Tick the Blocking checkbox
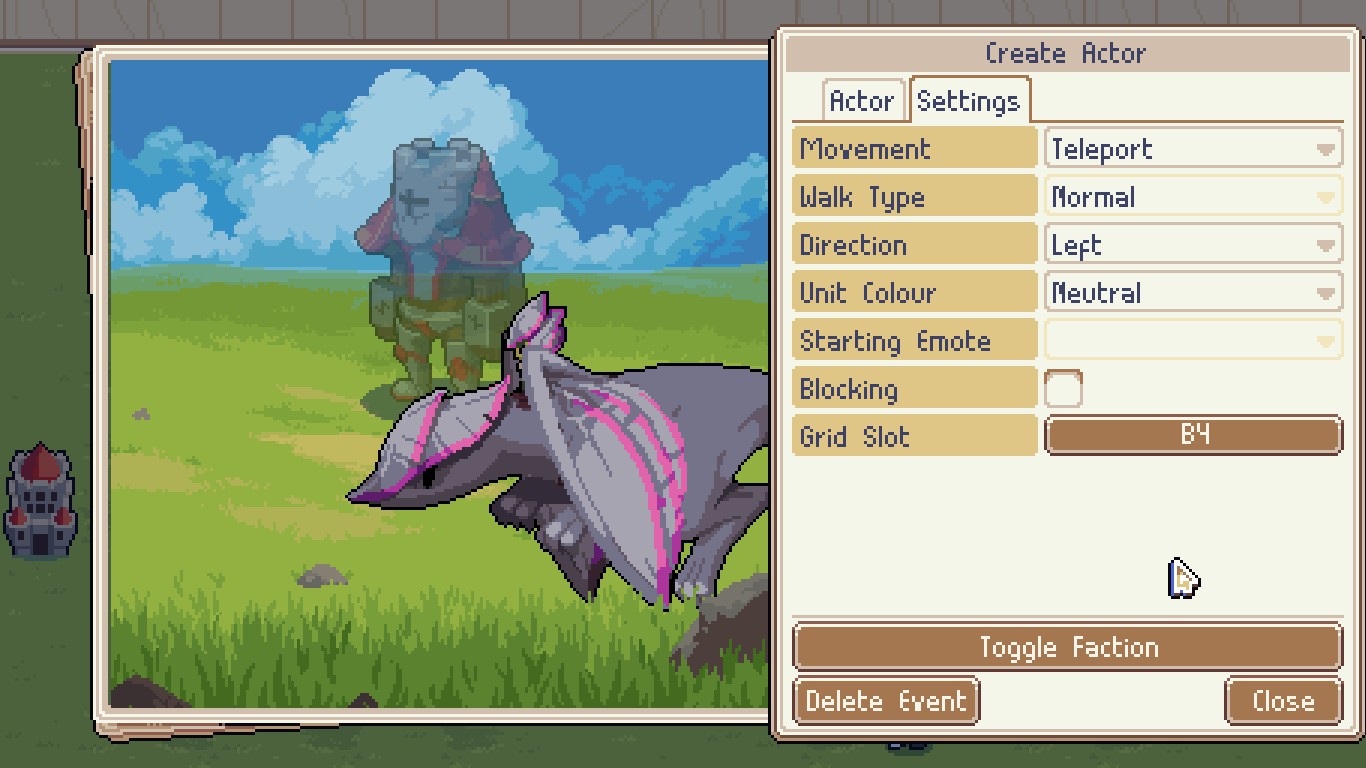 click(x=1062, y=389)
